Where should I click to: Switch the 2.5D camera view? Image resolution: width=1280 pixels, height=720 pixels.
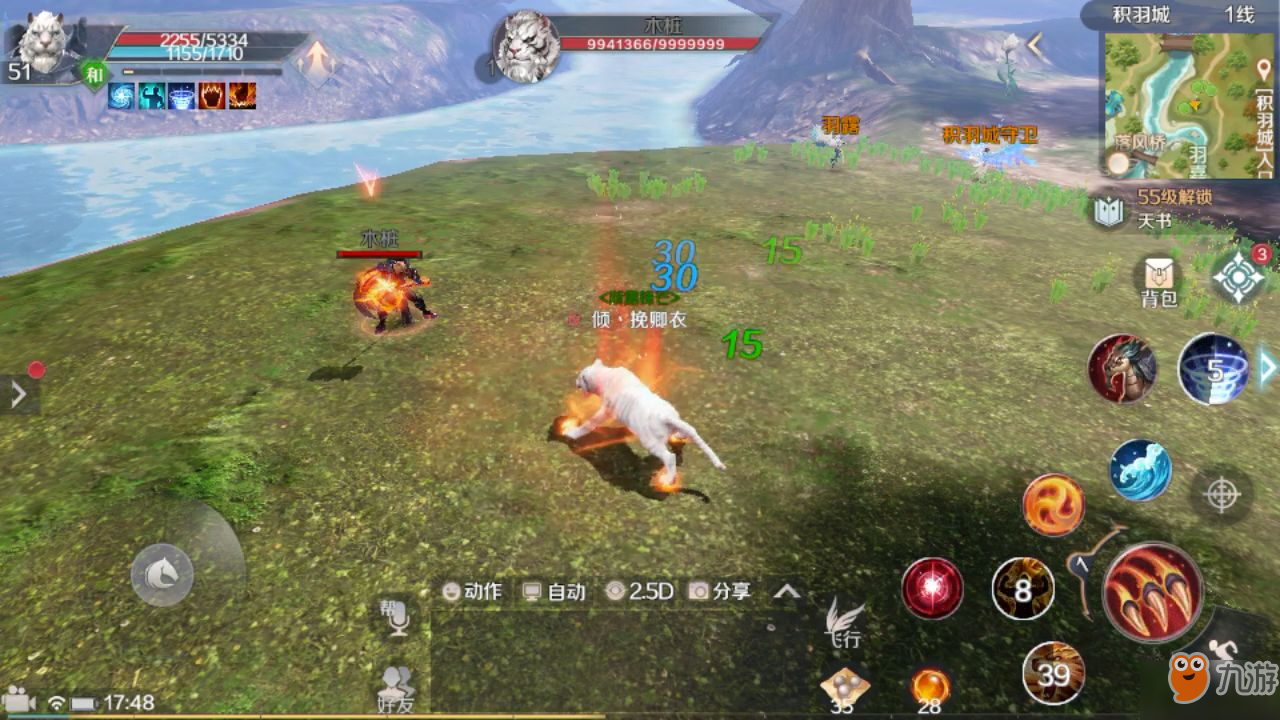point(640,591)
